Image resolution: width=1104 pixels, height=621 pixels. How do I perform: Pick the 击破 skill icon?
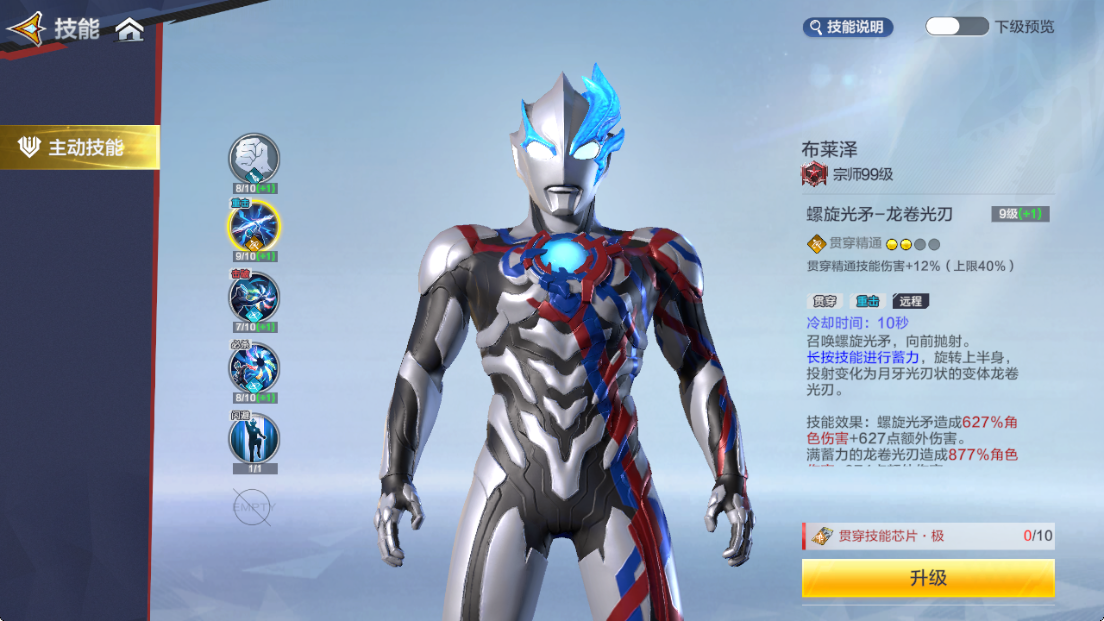[x=254, y=297]
